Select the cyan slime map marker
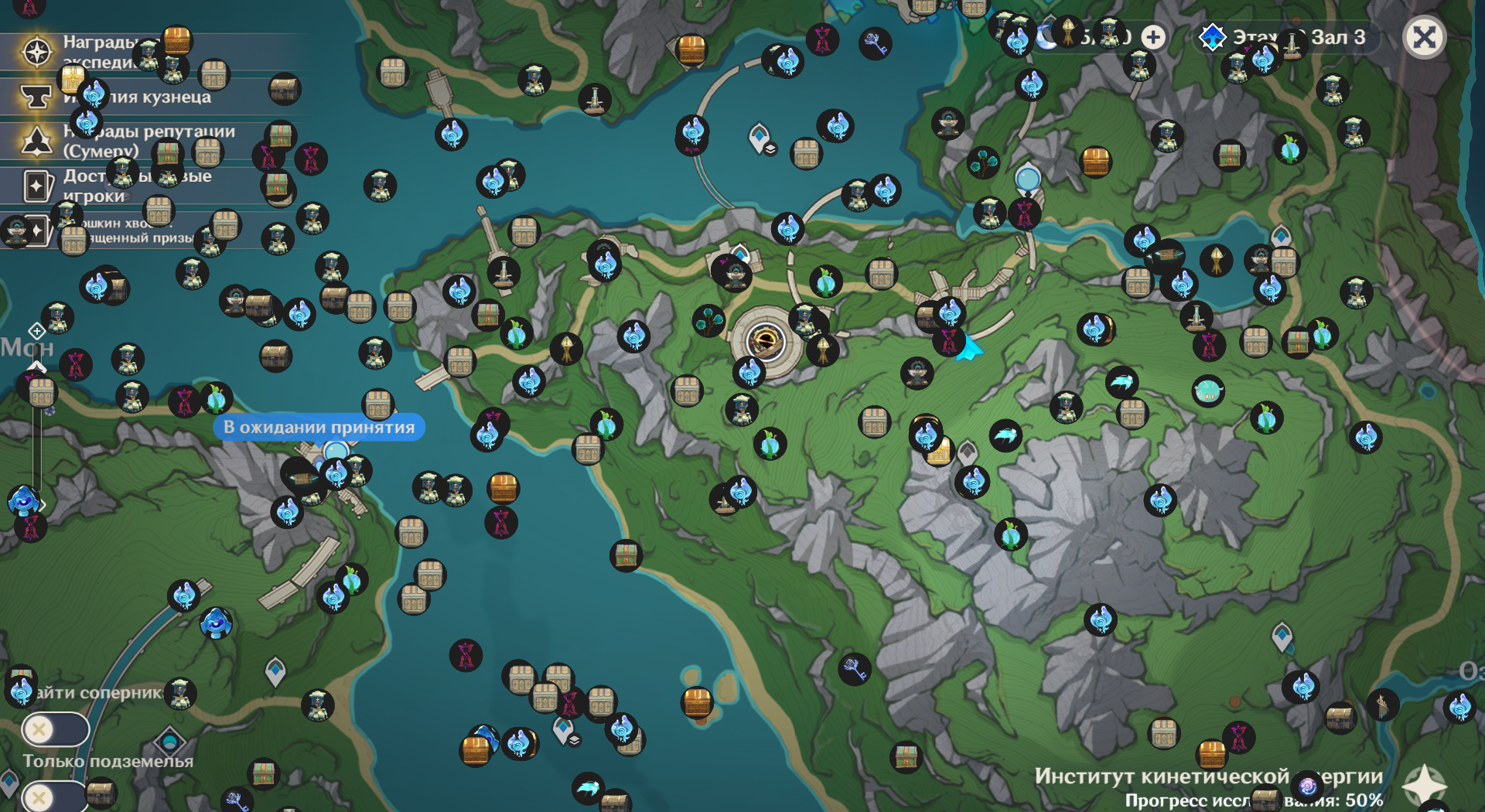Viewport: 1485px width, 812px height. point(1207,391)
